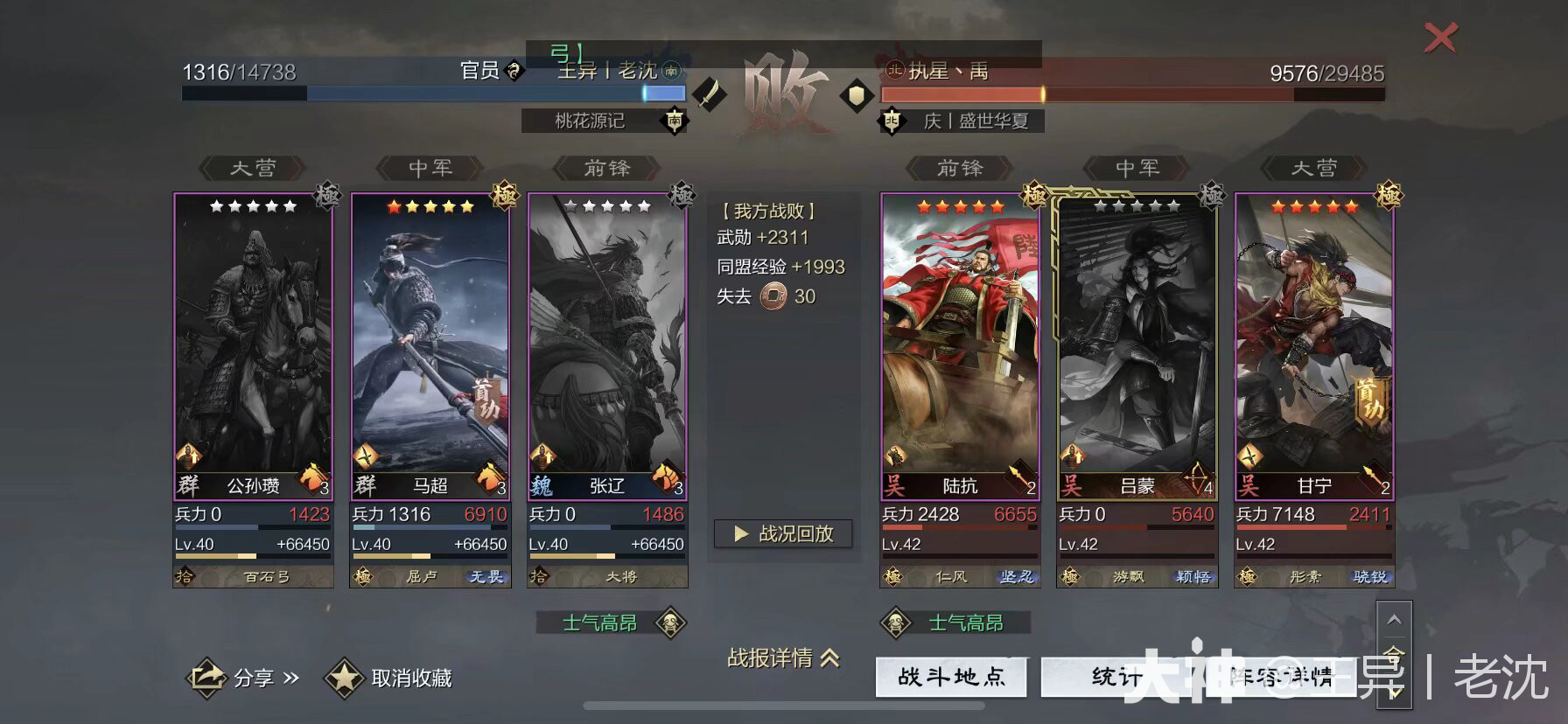The height and width of the screenshot is (724, 1568).
Task: Select the 首功 ribbon on 甘宁's card
Action: 1369,398
